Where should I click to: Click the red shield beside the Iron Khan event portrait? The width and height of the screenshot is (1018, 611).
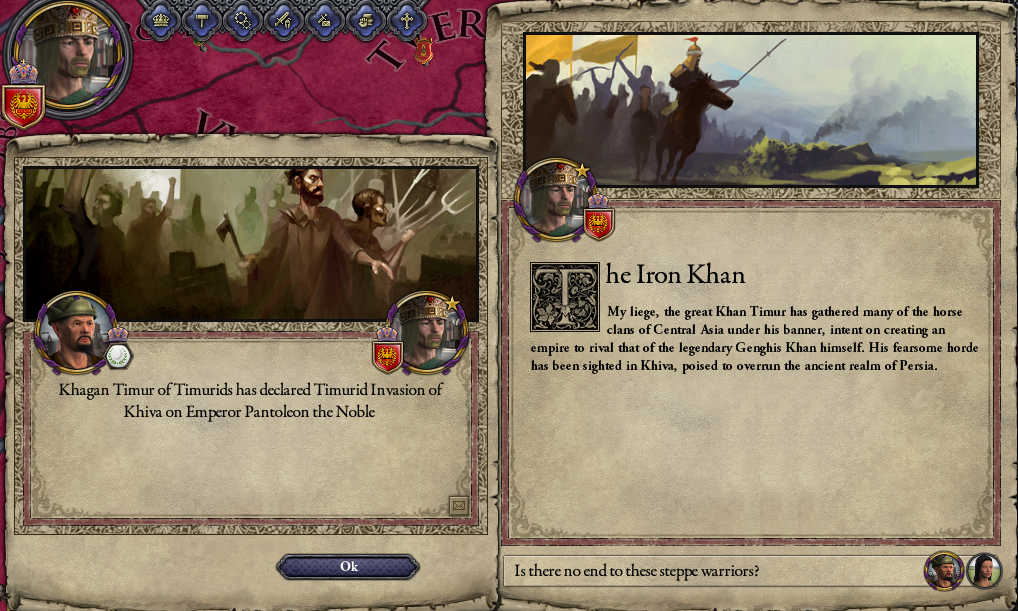pos(598,224)
